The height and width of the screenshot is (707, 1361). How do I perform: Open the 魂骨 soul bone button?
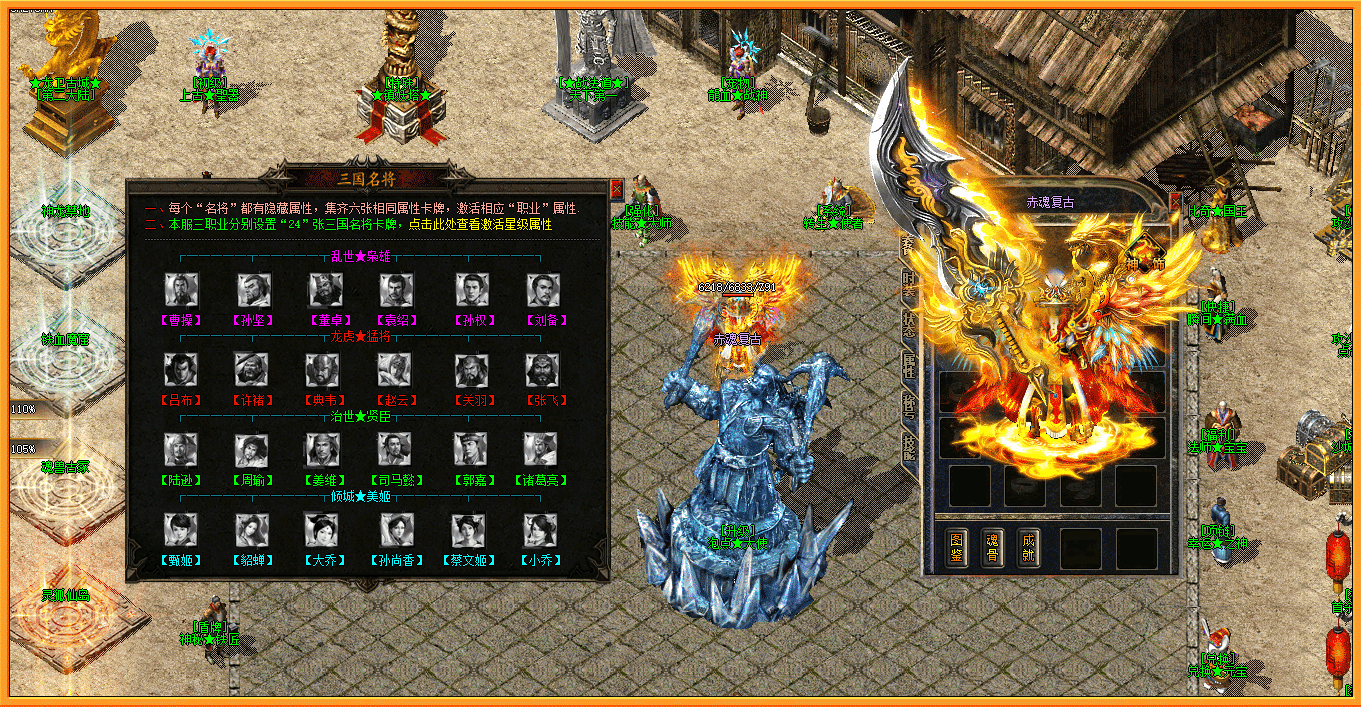point(992,547)
